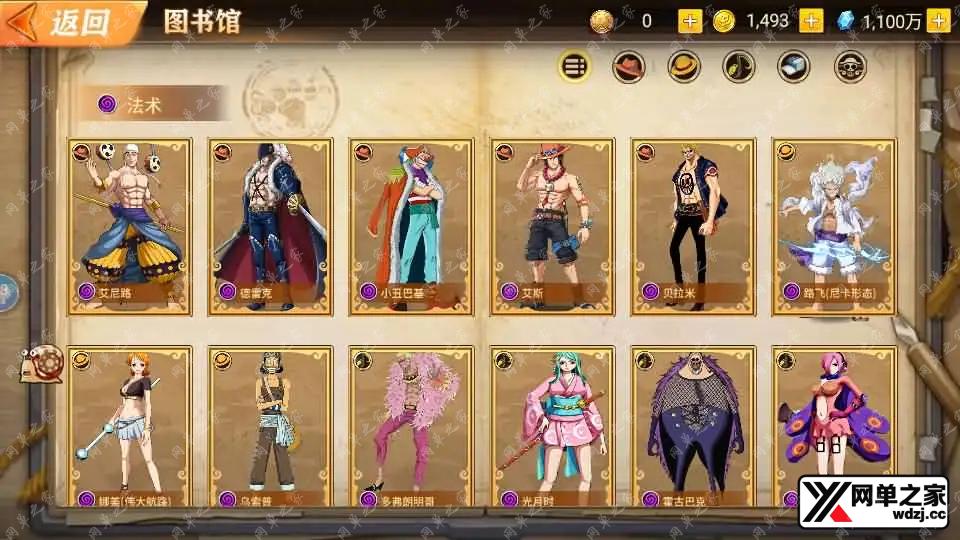View the 贝拉米 character card
960x540 pixels.
coord(693,225)
